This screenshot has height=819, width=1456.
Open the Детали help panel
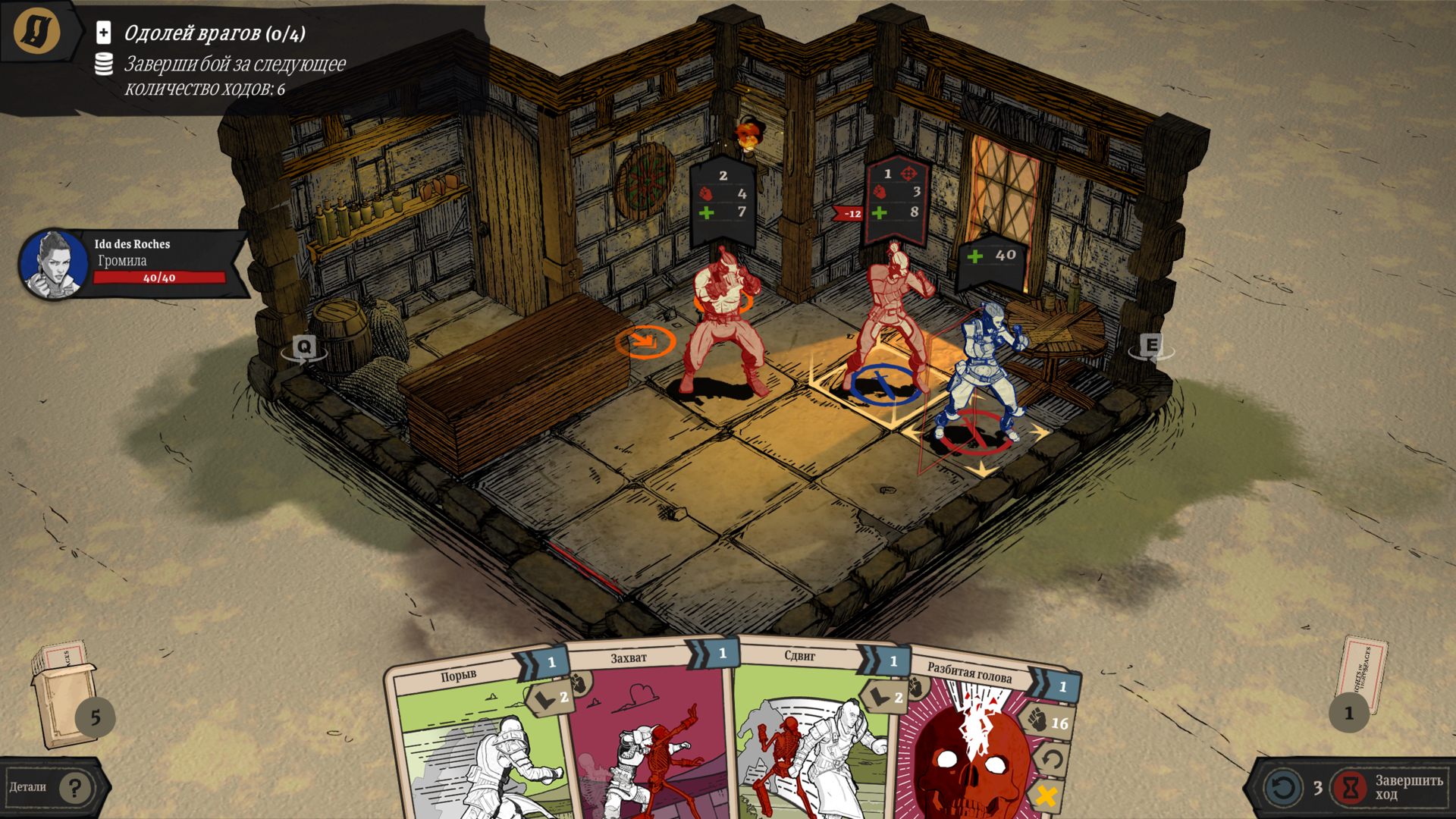coord(53,788)
